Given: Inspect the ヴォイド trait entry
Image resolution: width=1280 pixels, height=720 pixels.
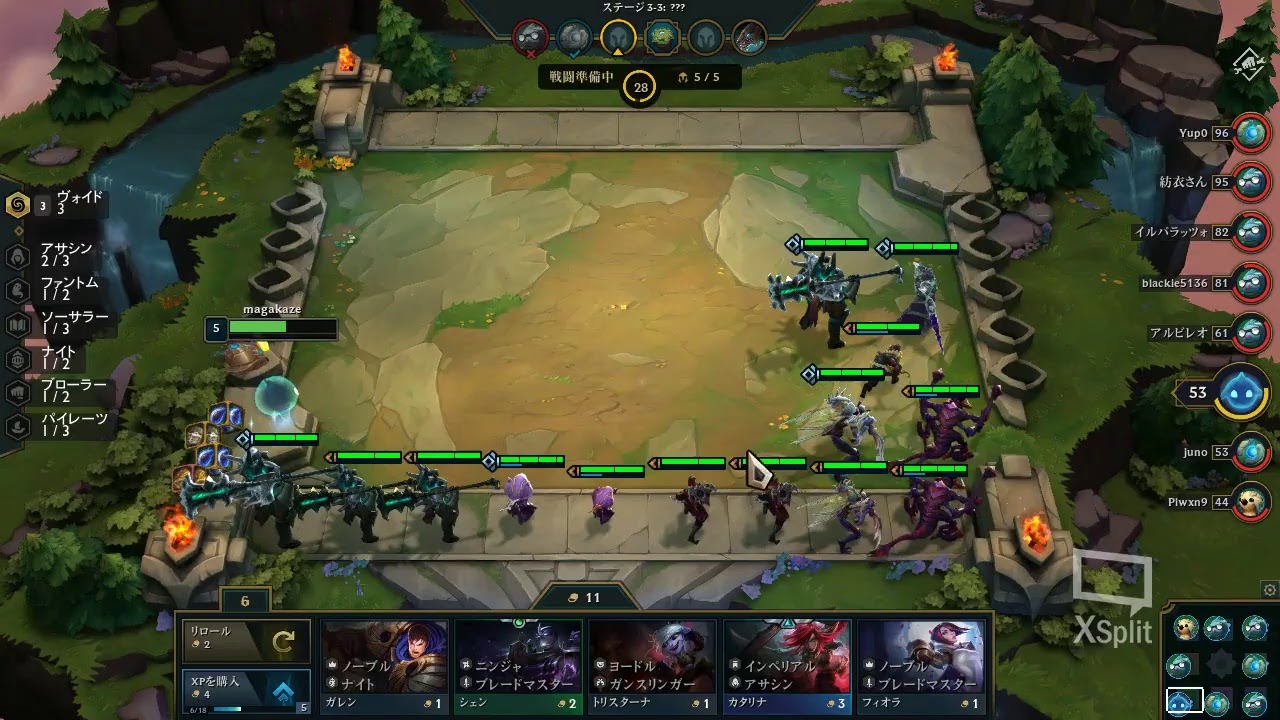Looking at the screenshot, I should [60, 204].
